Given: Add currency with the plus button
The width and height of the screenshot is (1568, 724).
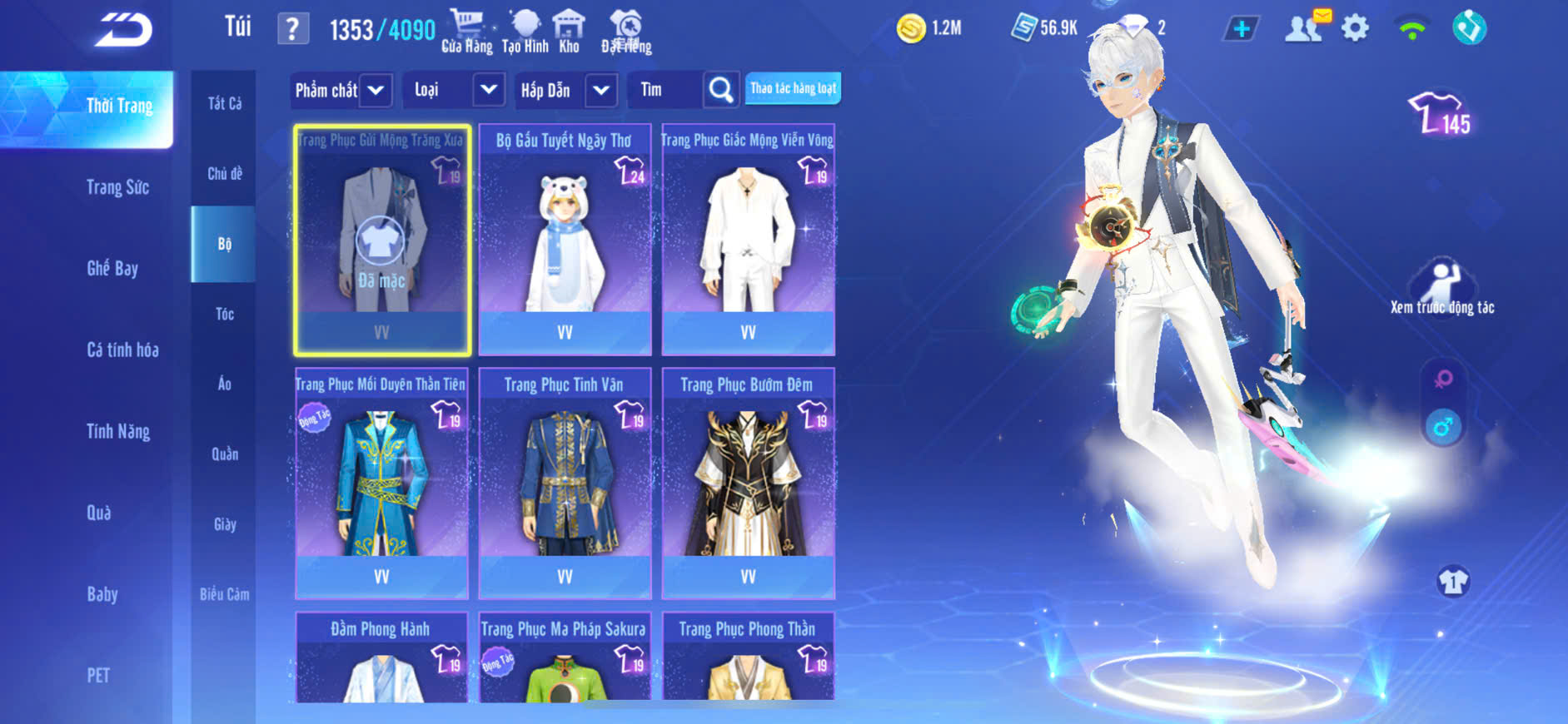Looking at the screenshot, I should pos(1242,29).
